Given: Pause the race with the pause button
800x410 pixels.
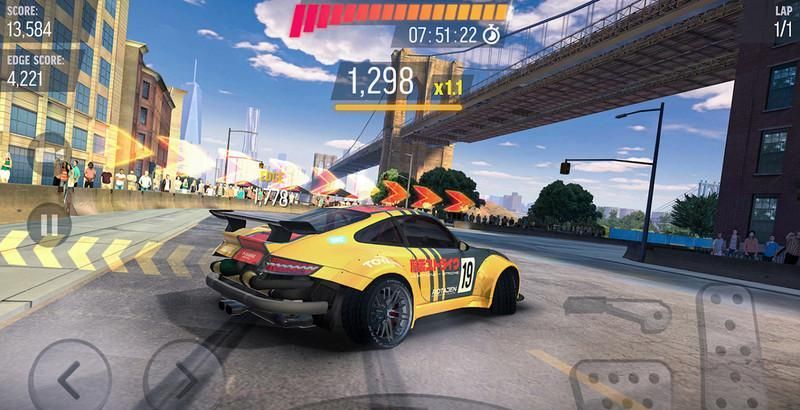Looking at the screenshot, I should point(48,224).
